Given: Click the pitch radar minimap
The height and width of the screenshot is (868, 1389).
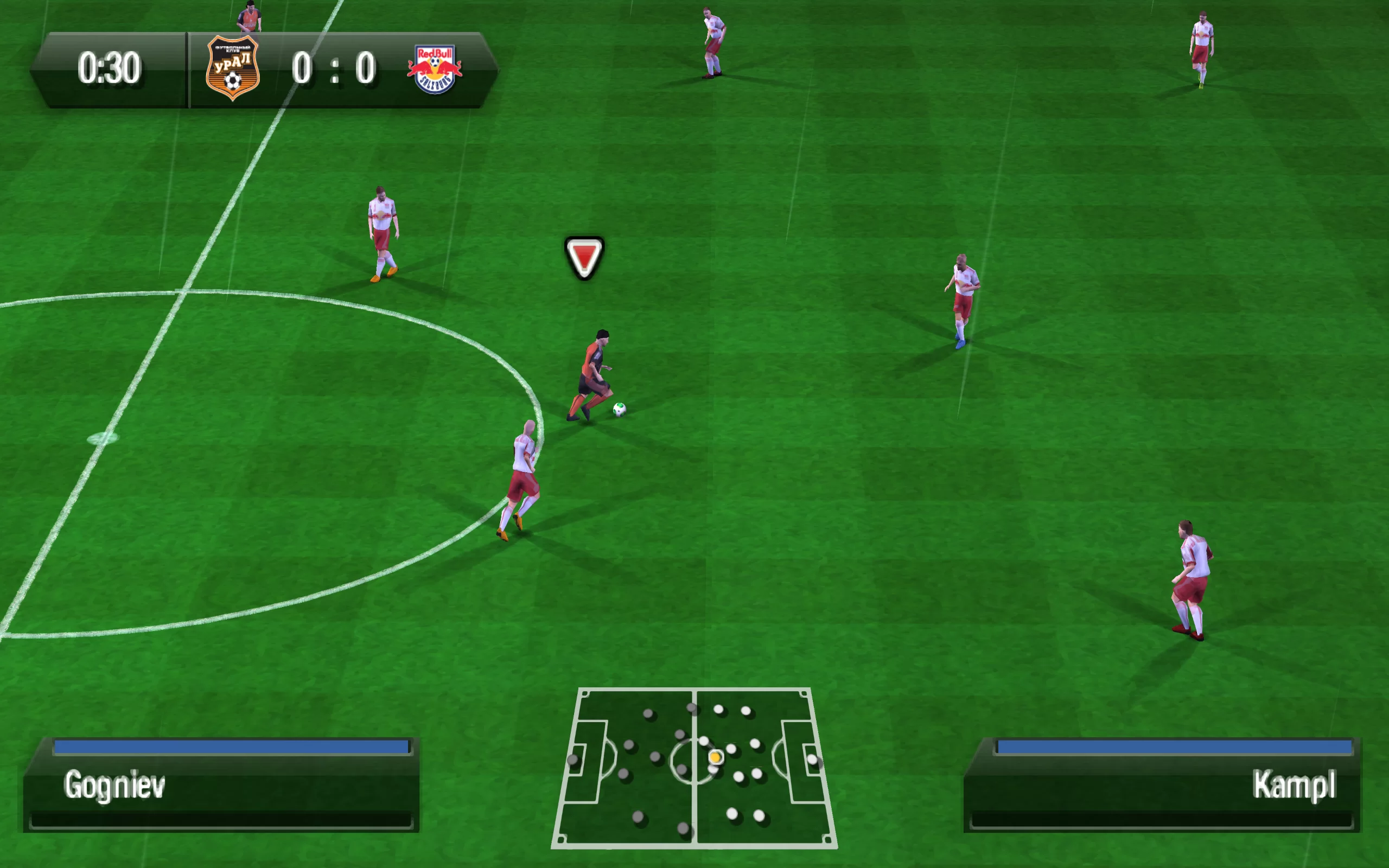Looking at the screenshot, I should [x=694, y=768].
